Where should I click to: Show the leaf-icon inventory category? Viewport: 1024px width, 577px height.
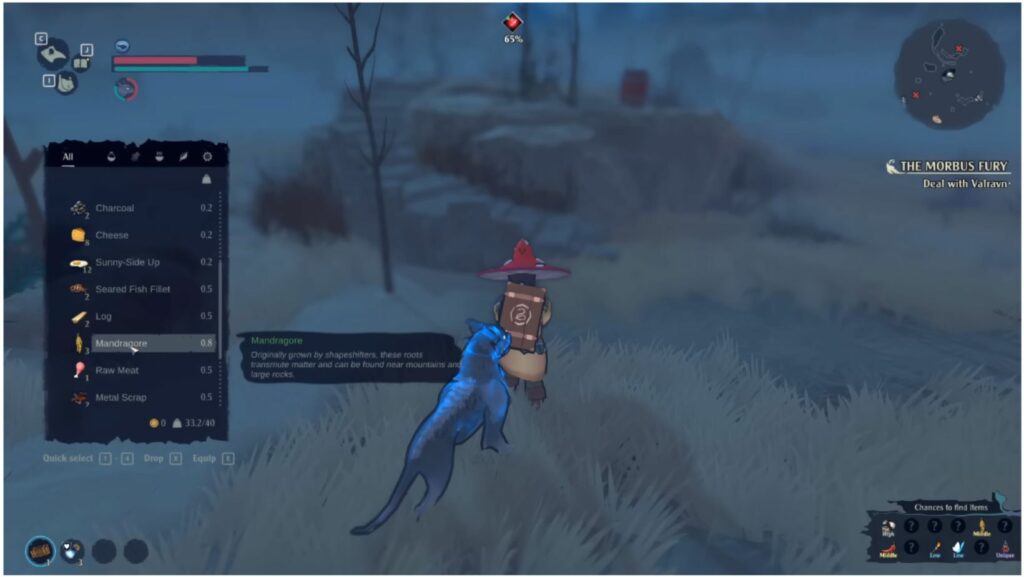(183, 157)
